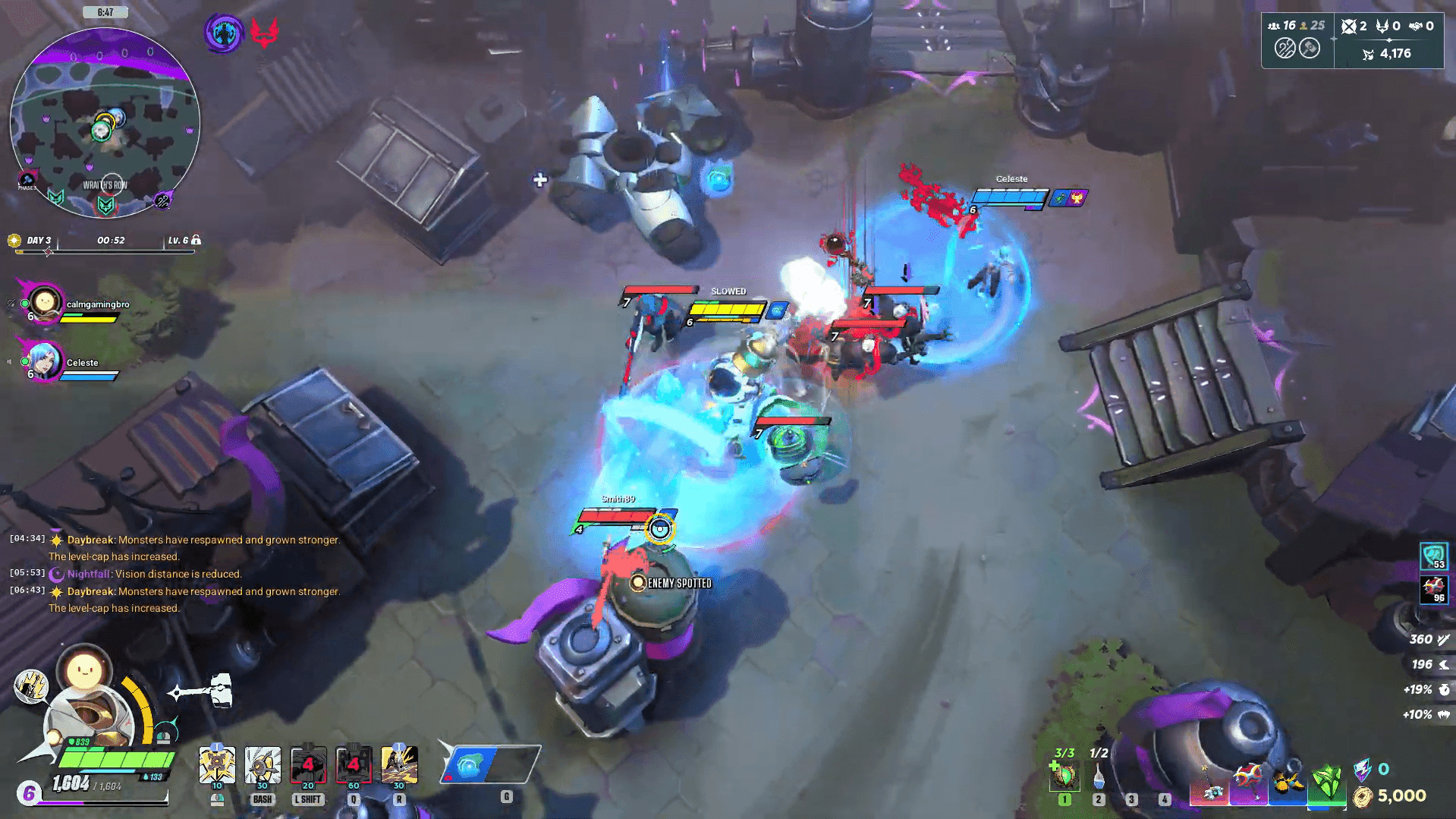Screen dimensions: 1456x819
Task: Select calmgamingbro's teammate portrait
Action: pyautogui.click(x=45, y=303)
